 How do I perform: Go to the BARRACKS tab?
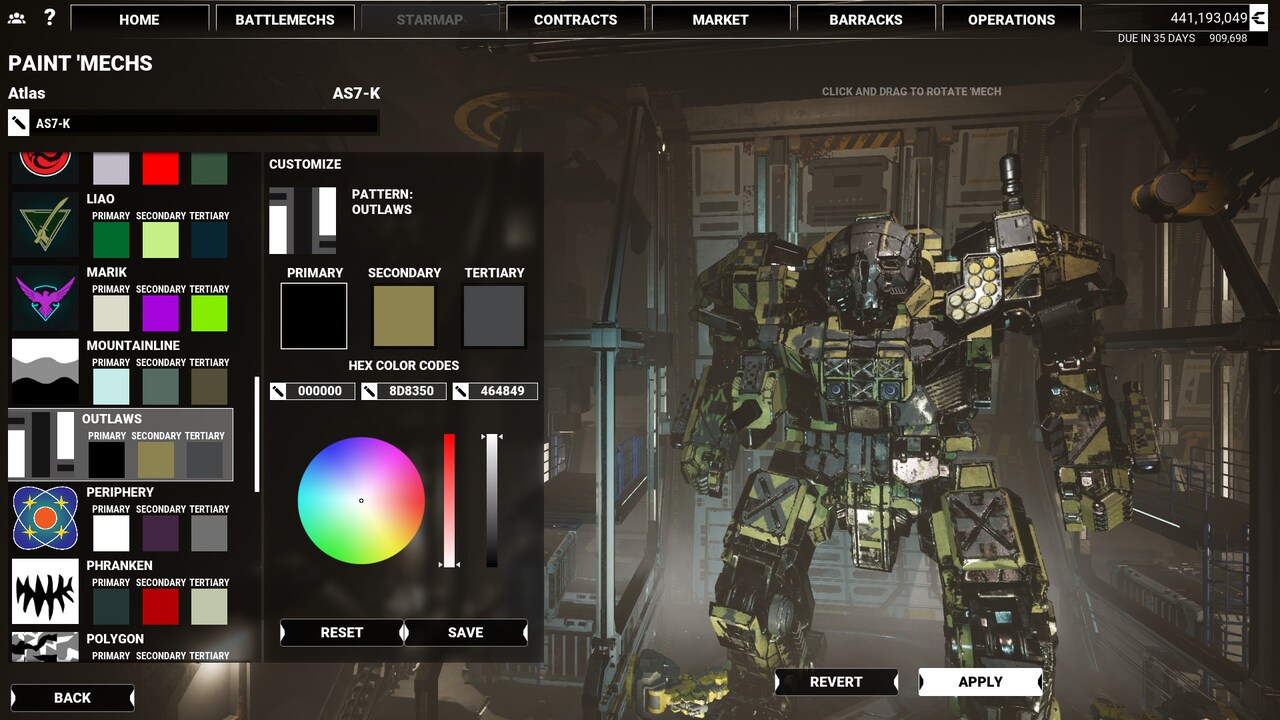click(866, 18)
